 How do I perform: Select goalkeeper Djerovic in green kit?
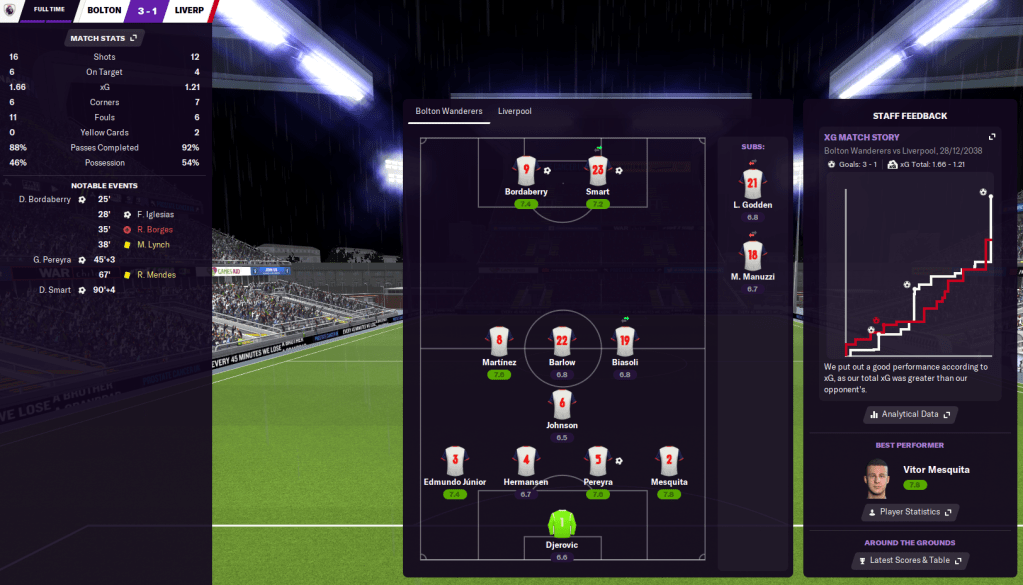[x=562, y=523]
